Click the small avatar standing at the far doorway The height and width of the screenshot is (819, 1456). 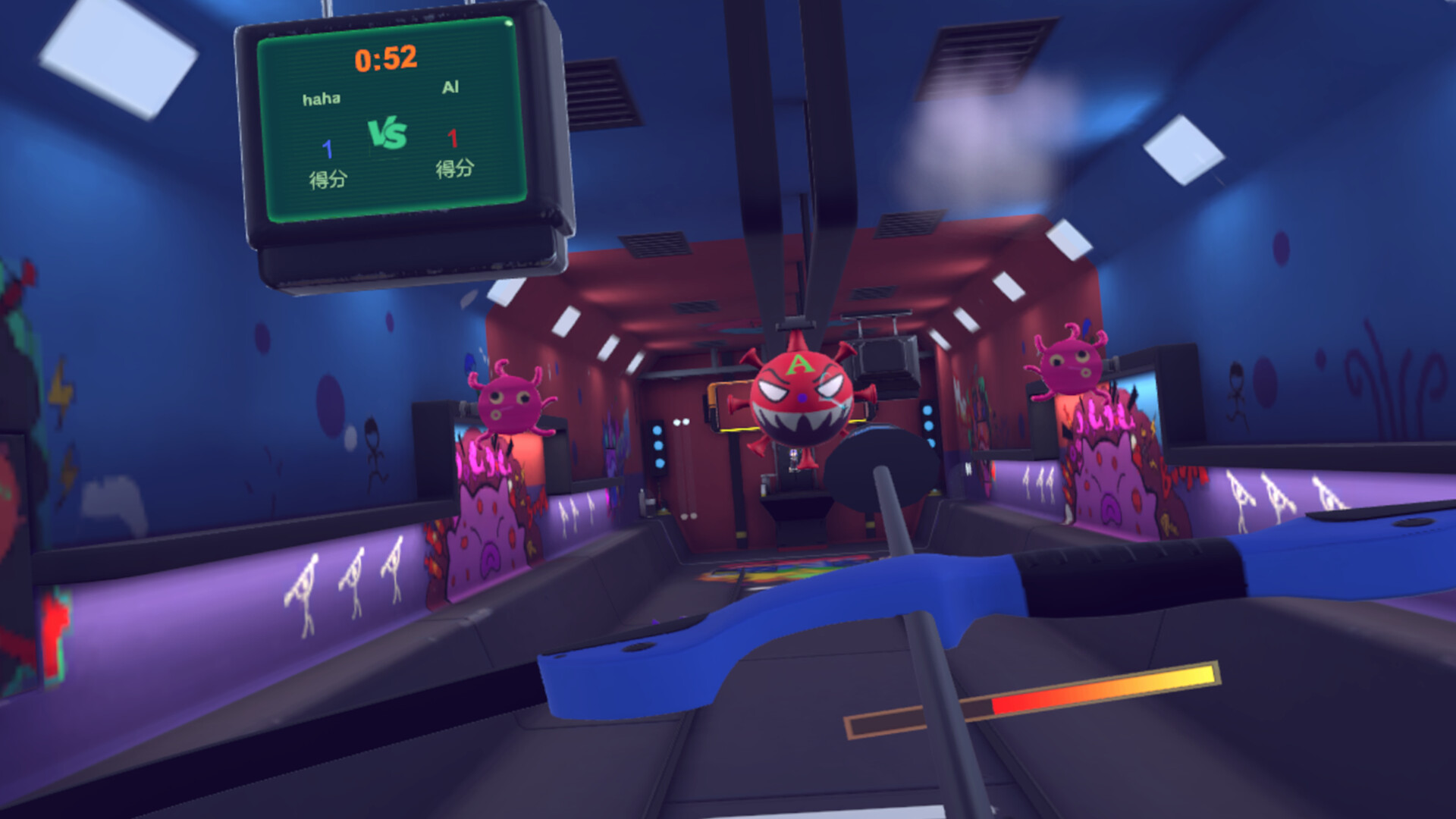pos(793,461)
